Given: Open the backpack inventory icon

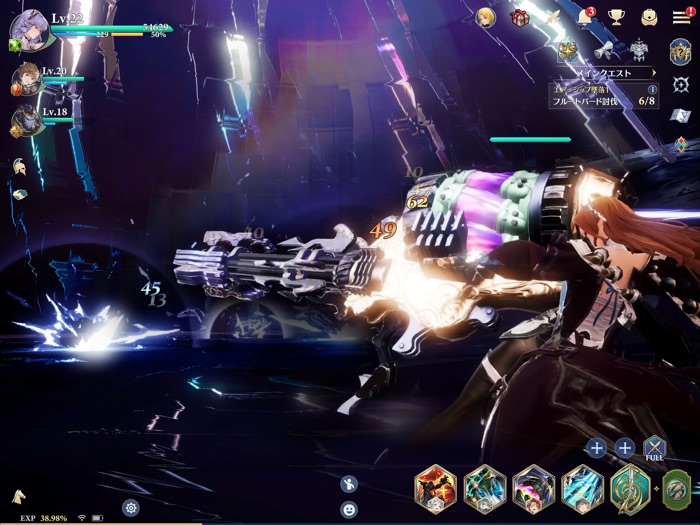Looking at the screenshot, I should [x=649, y=17].
